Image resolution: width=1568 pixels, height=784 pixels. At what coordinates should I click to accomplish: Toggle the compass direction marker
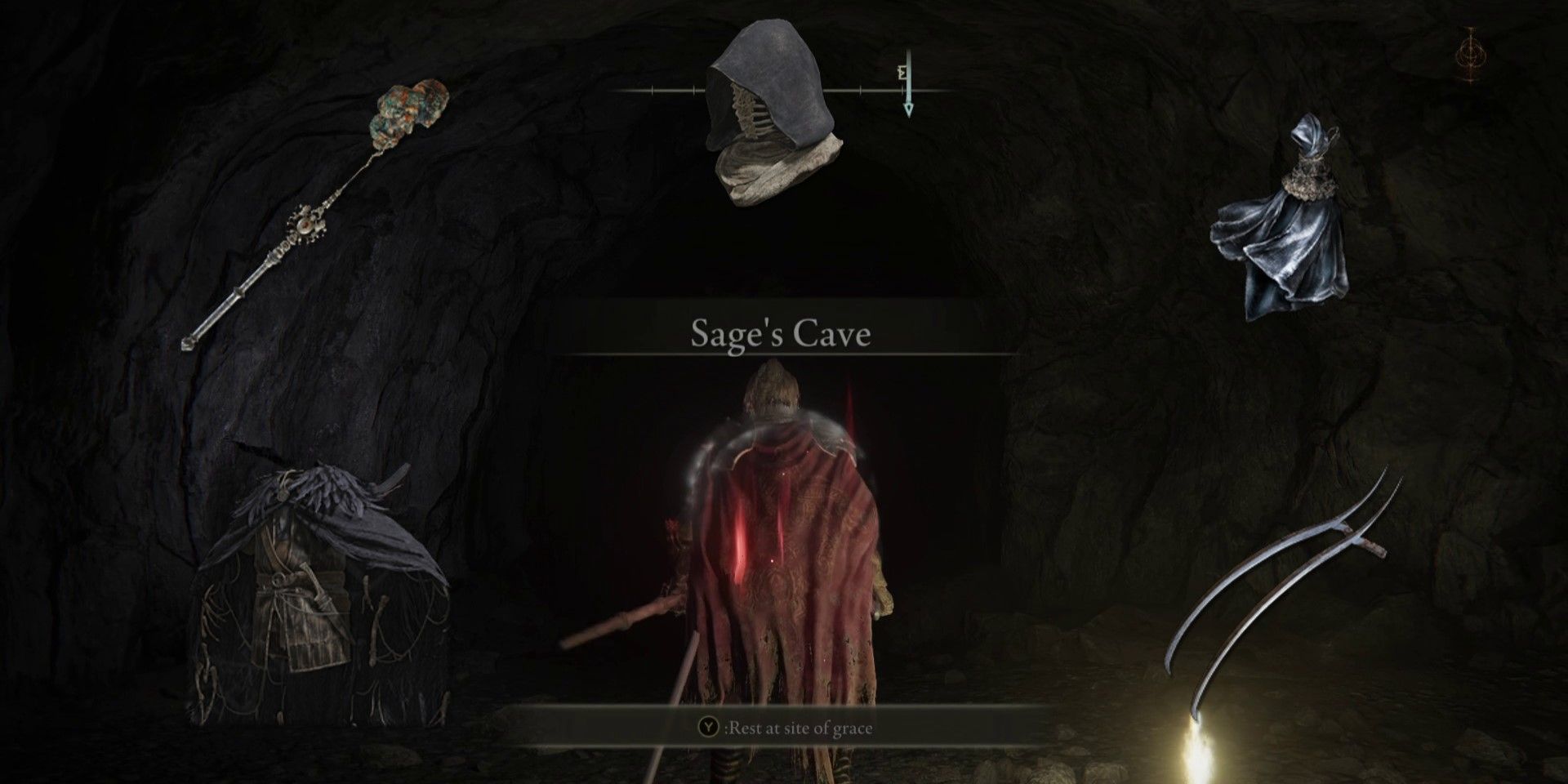[x=902, y=73]
